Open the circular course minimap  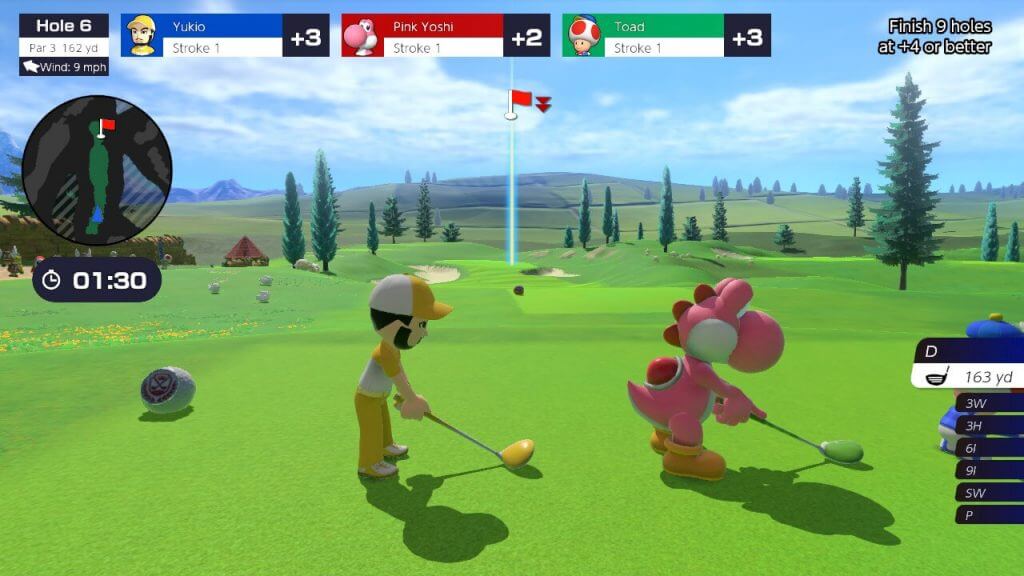point(97,170)
